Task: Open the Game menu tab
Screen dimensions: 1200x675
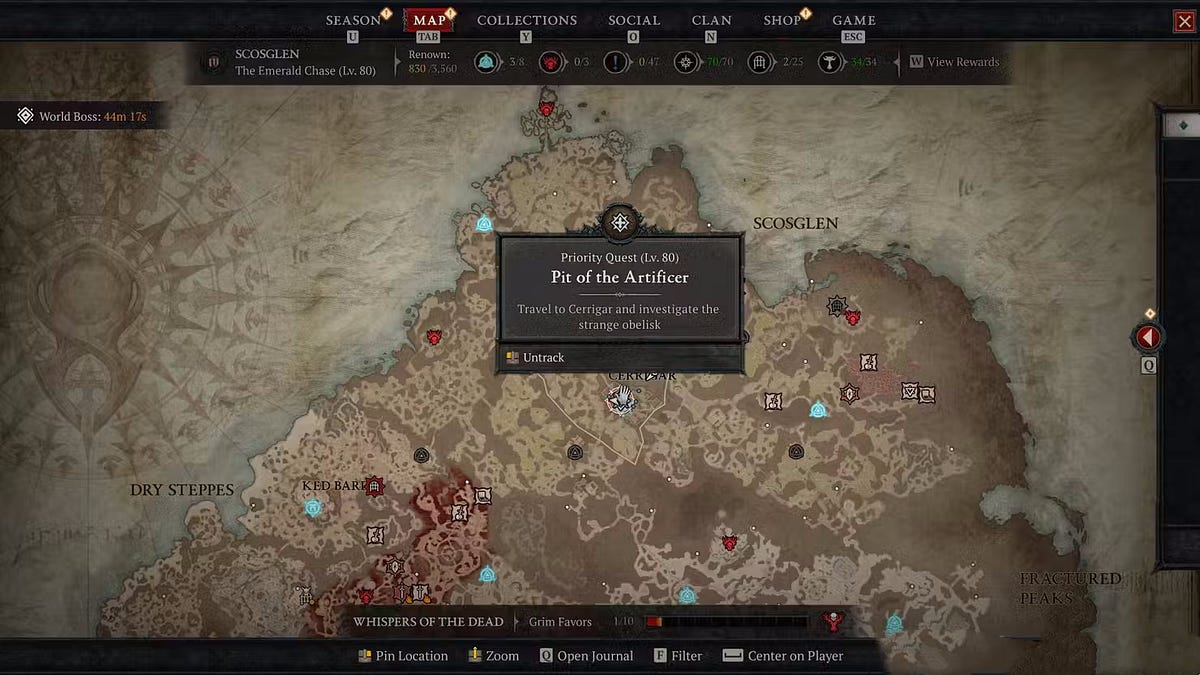Action: click(854, 20)
